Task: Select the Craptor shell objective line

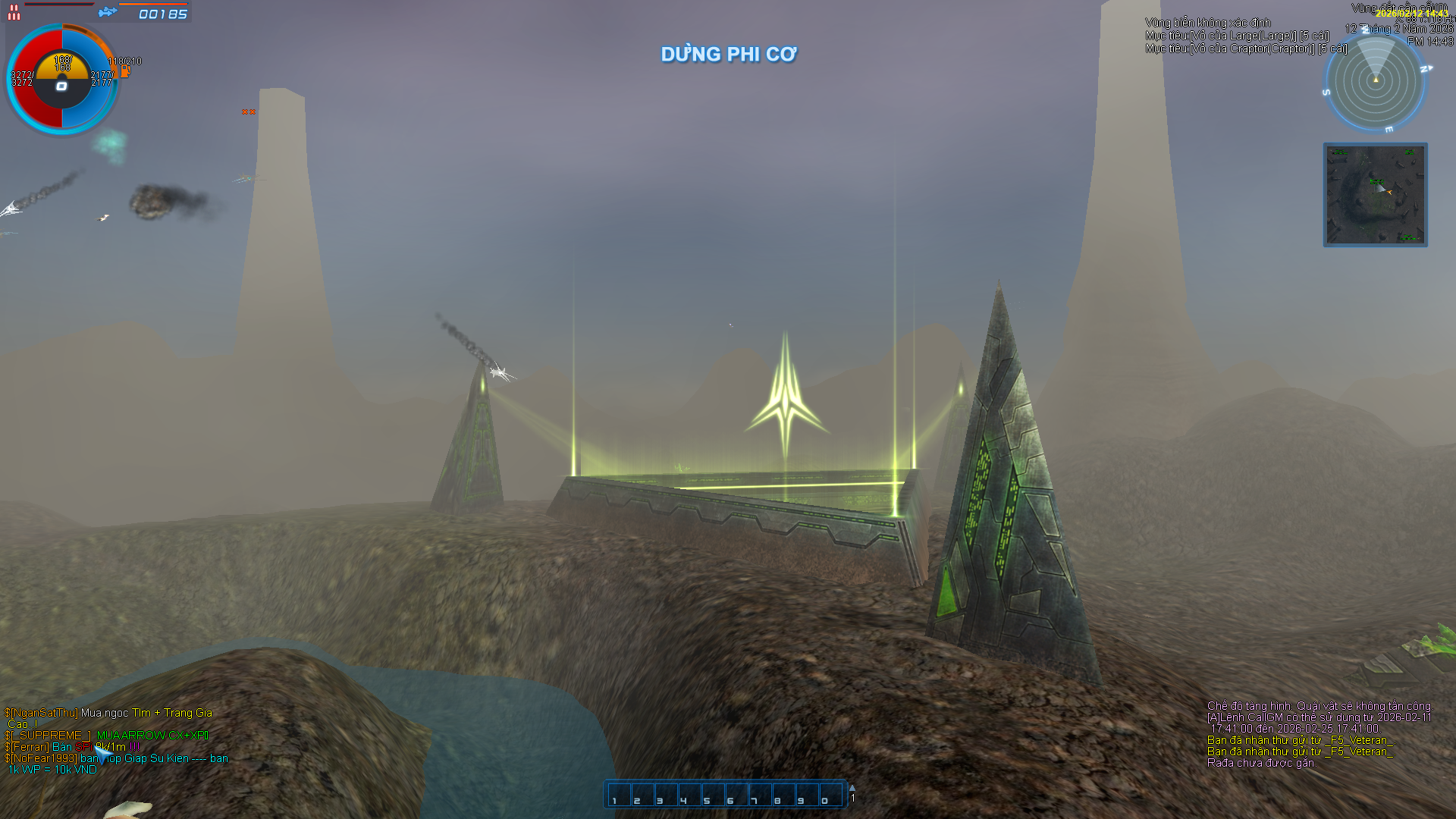Action: click(x=1246, y=49)
